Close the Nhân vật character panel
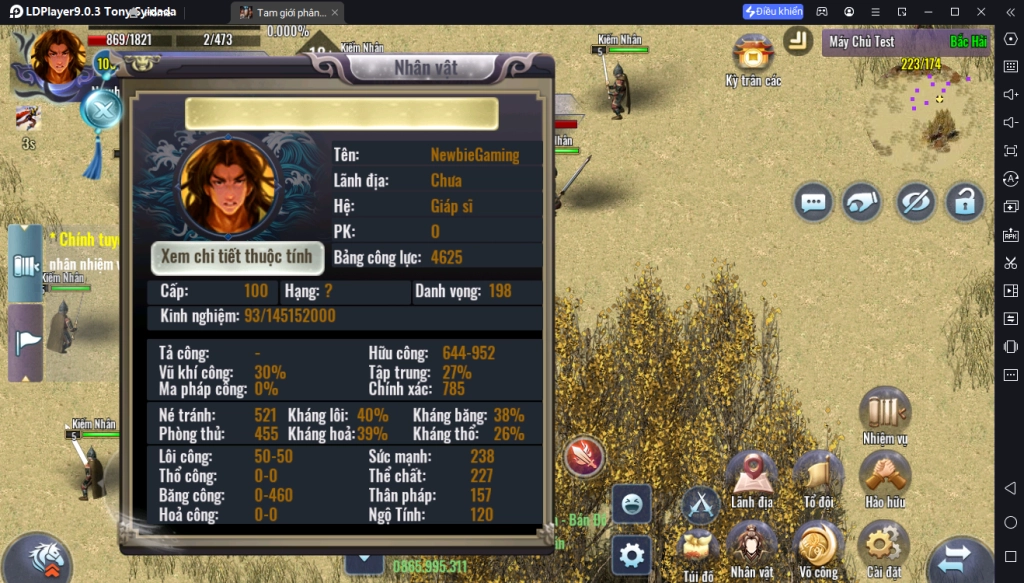The width and height of the screenshot is (1024, 583). pyautogui.click(x=102, y=109)
